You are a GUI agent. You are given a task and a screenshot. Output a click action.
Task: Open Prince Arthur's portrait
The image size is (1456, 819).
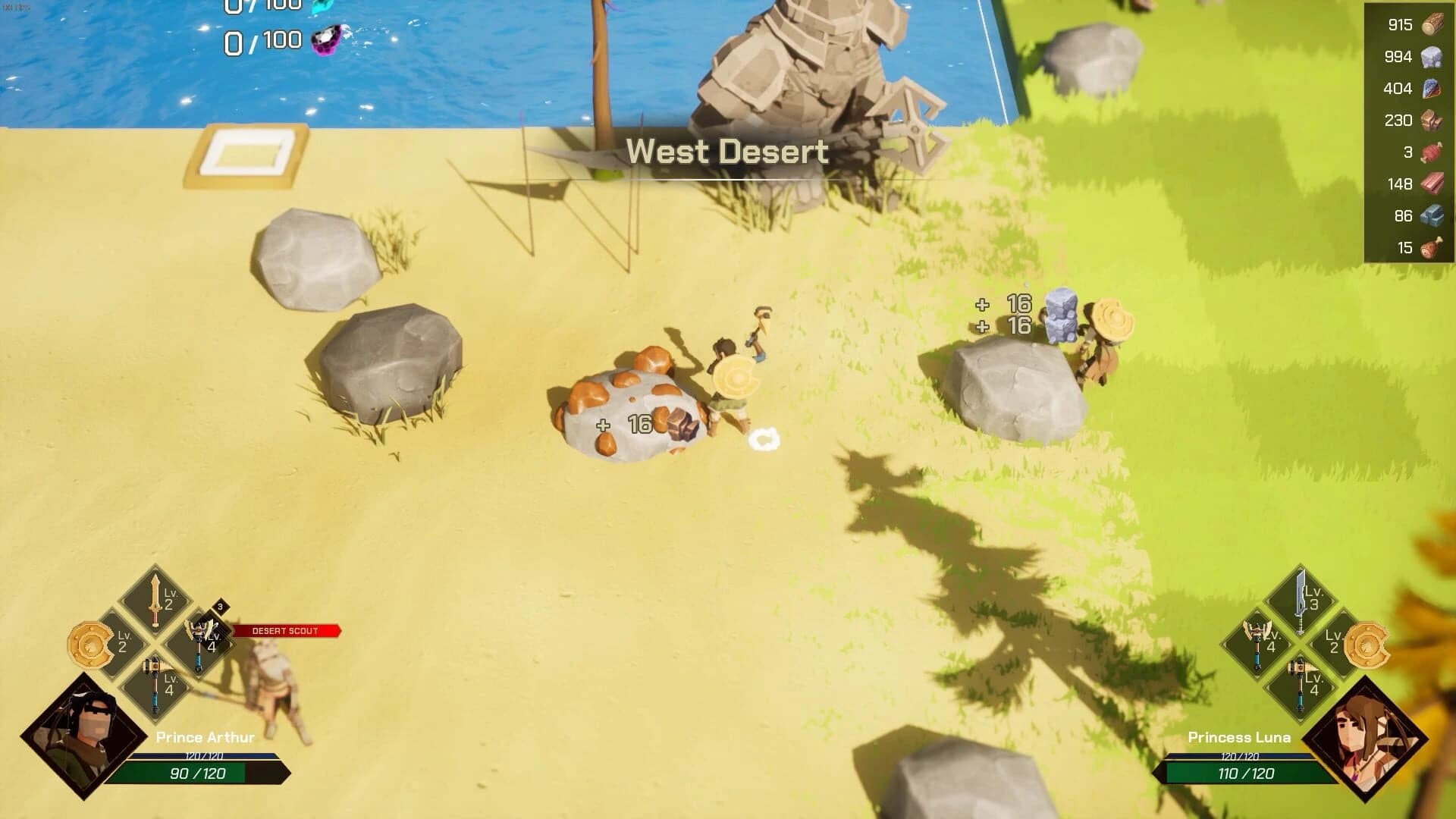point(86,737)
